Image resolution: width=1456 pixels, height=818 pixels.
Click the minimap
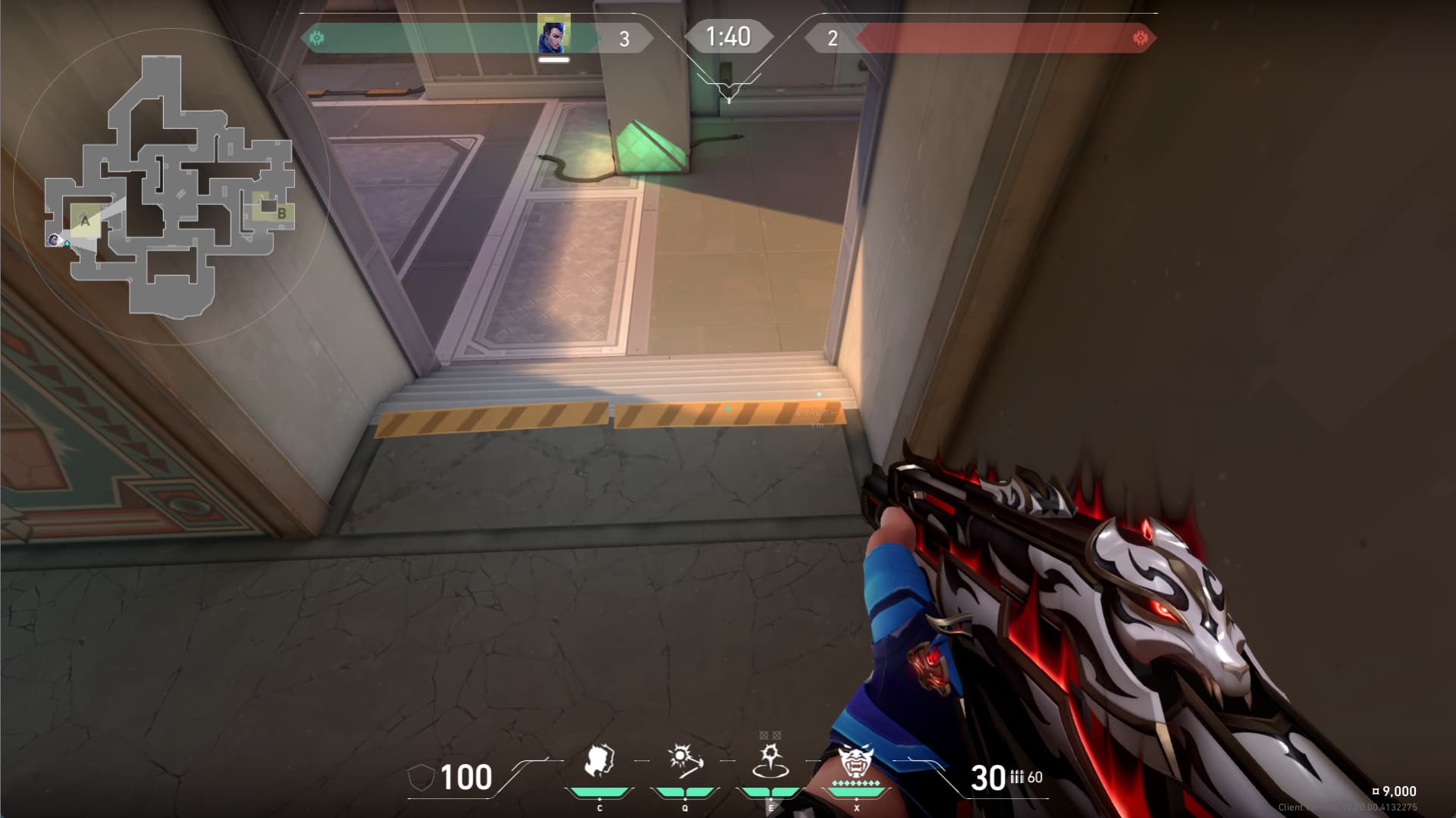[x=170, y=186]
